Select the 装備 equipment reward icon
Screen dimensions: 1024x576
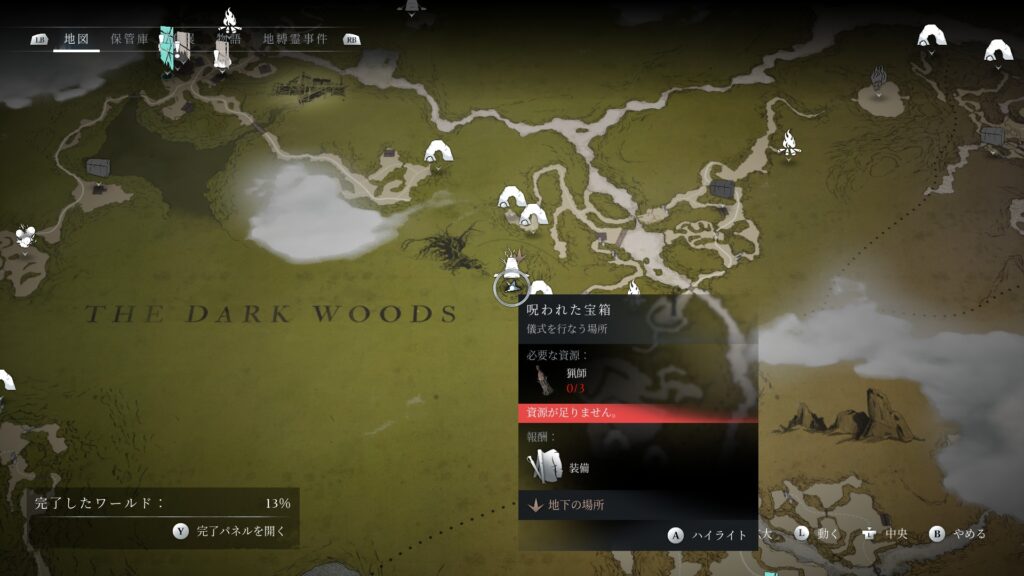546,467
